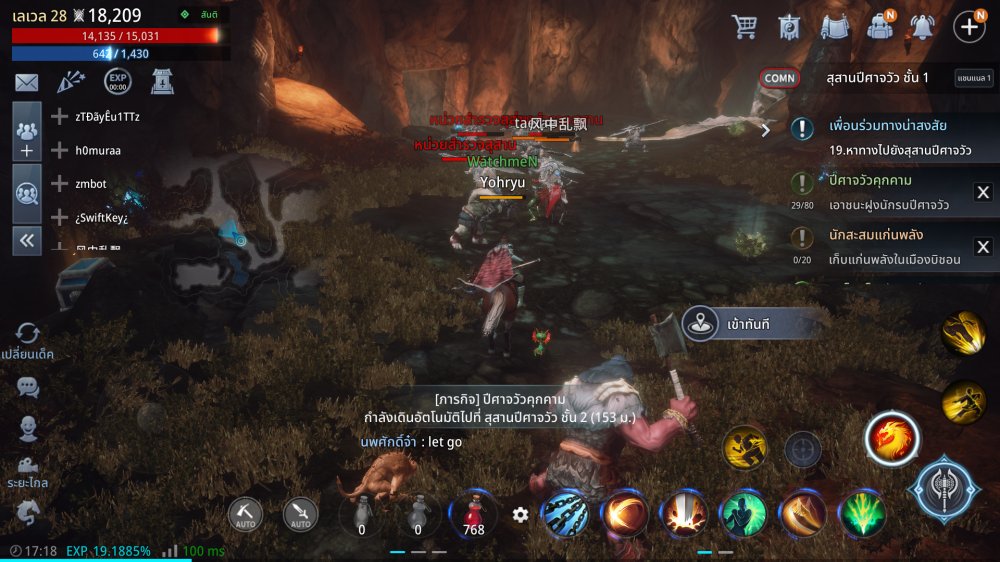Image resolution: width=1000 pixels, height=562 pixels.
Task: Open the chat bubble icon
Action: click(x=28, y=386)
